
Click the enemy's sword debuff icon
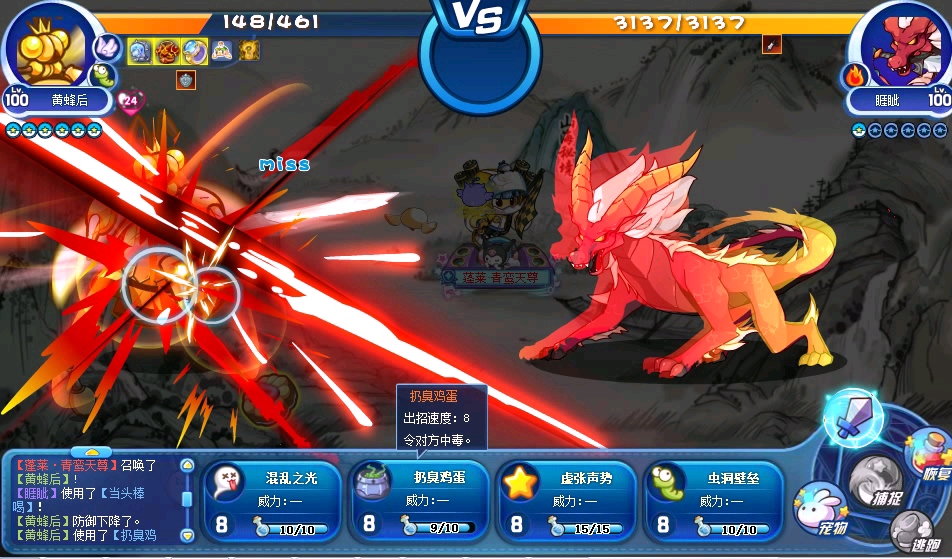coord(770,44)
